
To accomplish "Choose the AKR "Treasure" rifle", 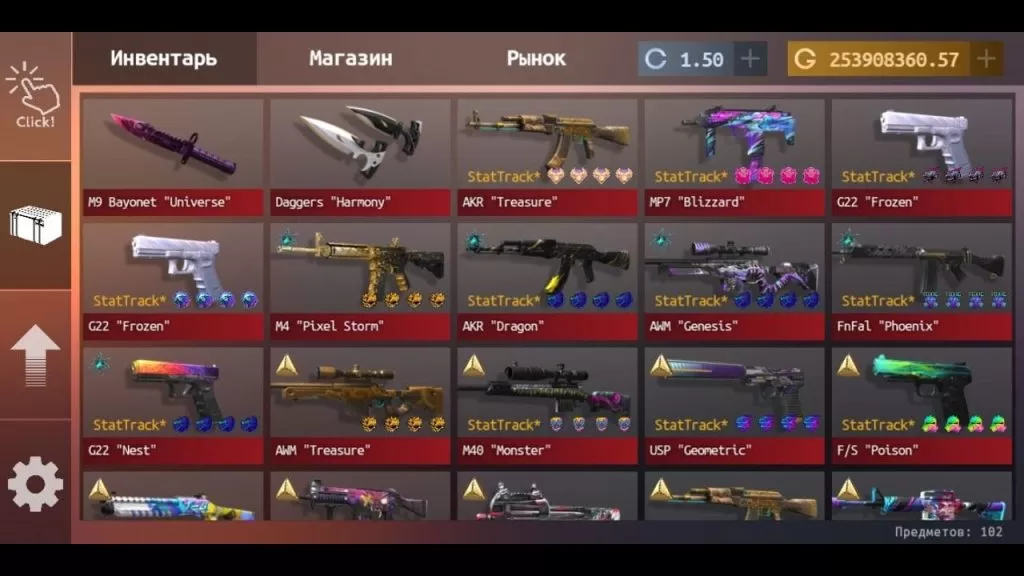I will point(547,156).
